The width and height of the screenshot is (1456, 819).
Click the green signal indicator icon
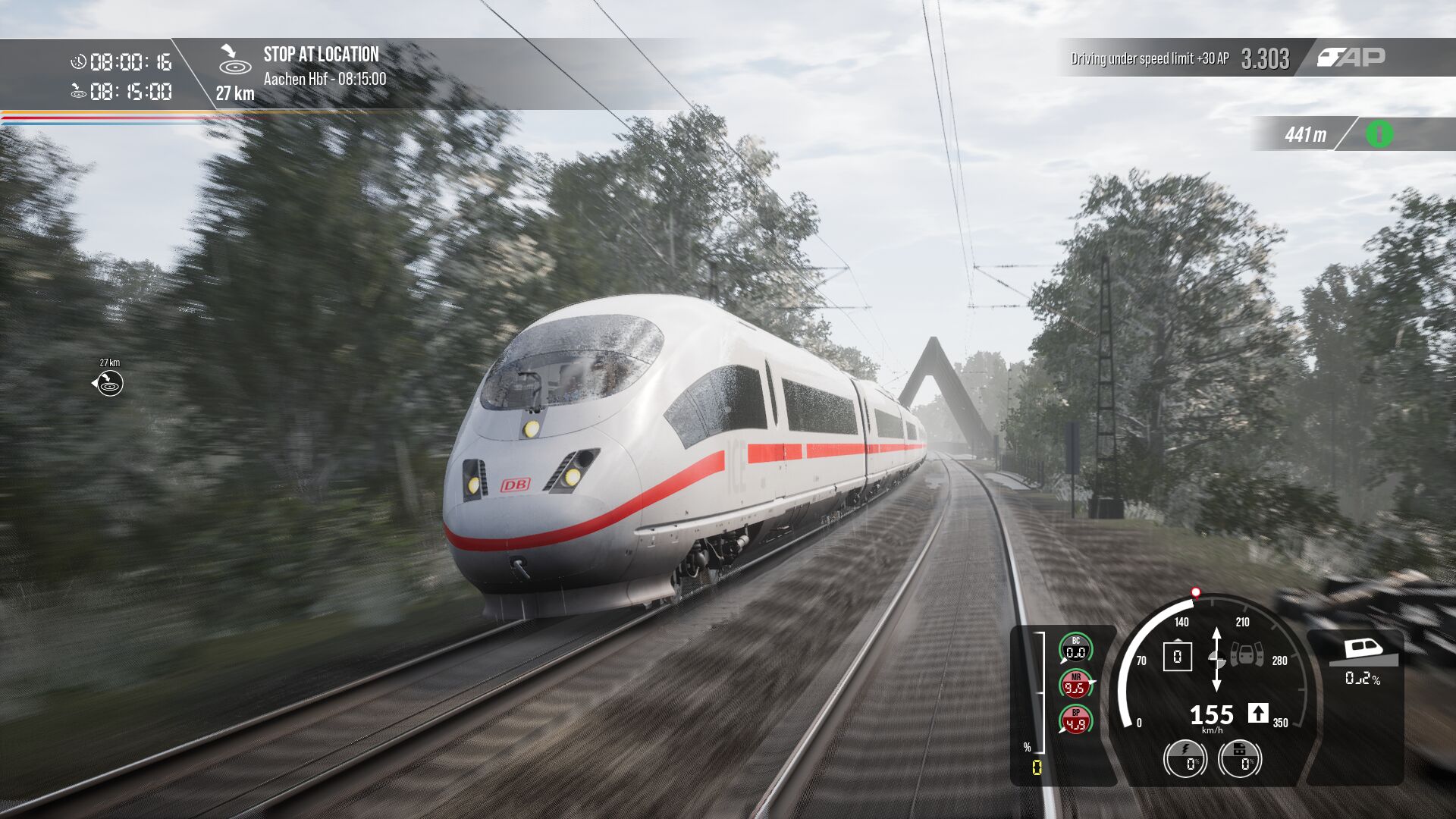(1379, 134)
